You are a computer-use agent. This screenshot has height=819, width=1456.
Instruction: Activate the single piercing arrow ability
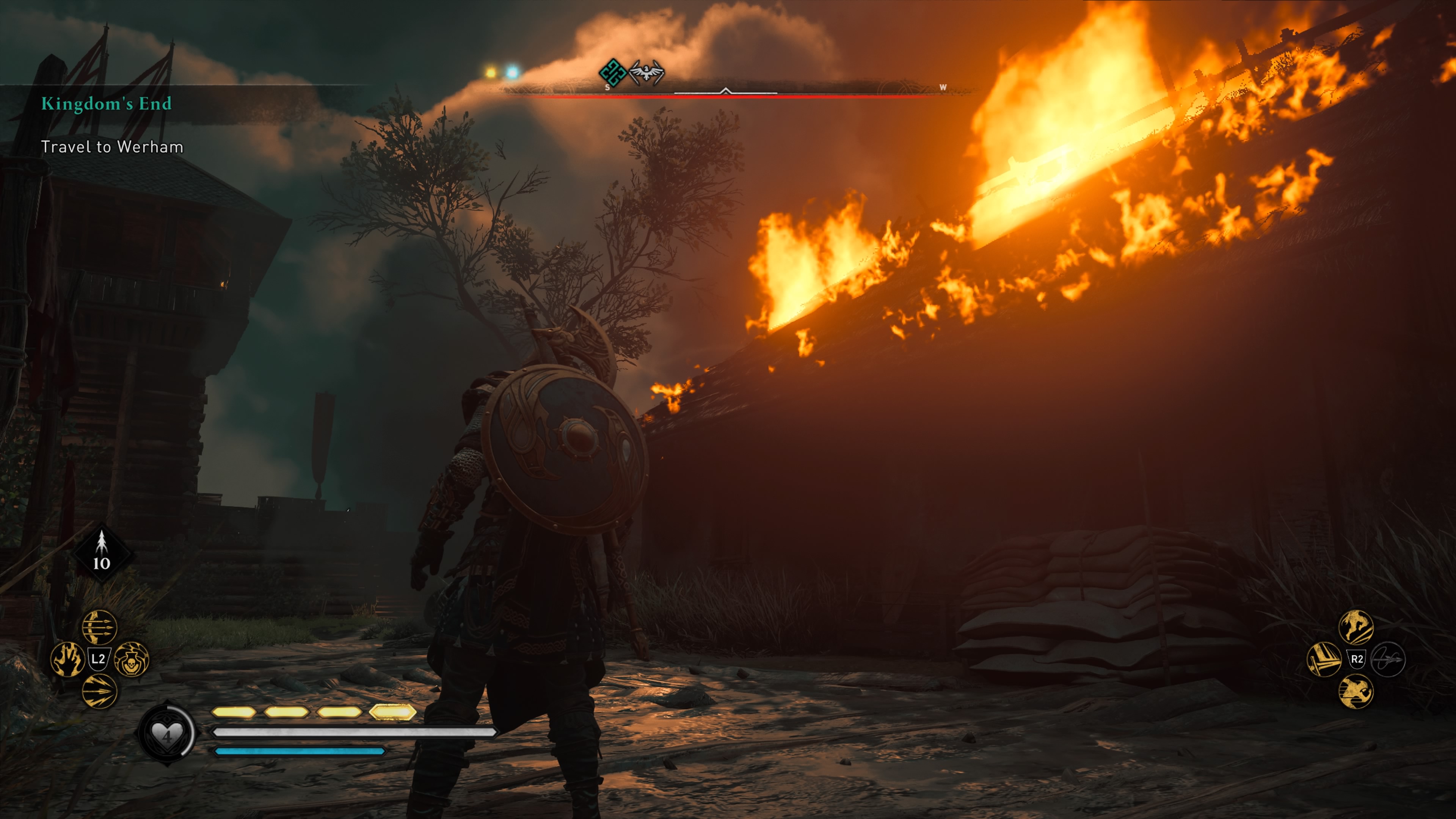click(99, 691)
